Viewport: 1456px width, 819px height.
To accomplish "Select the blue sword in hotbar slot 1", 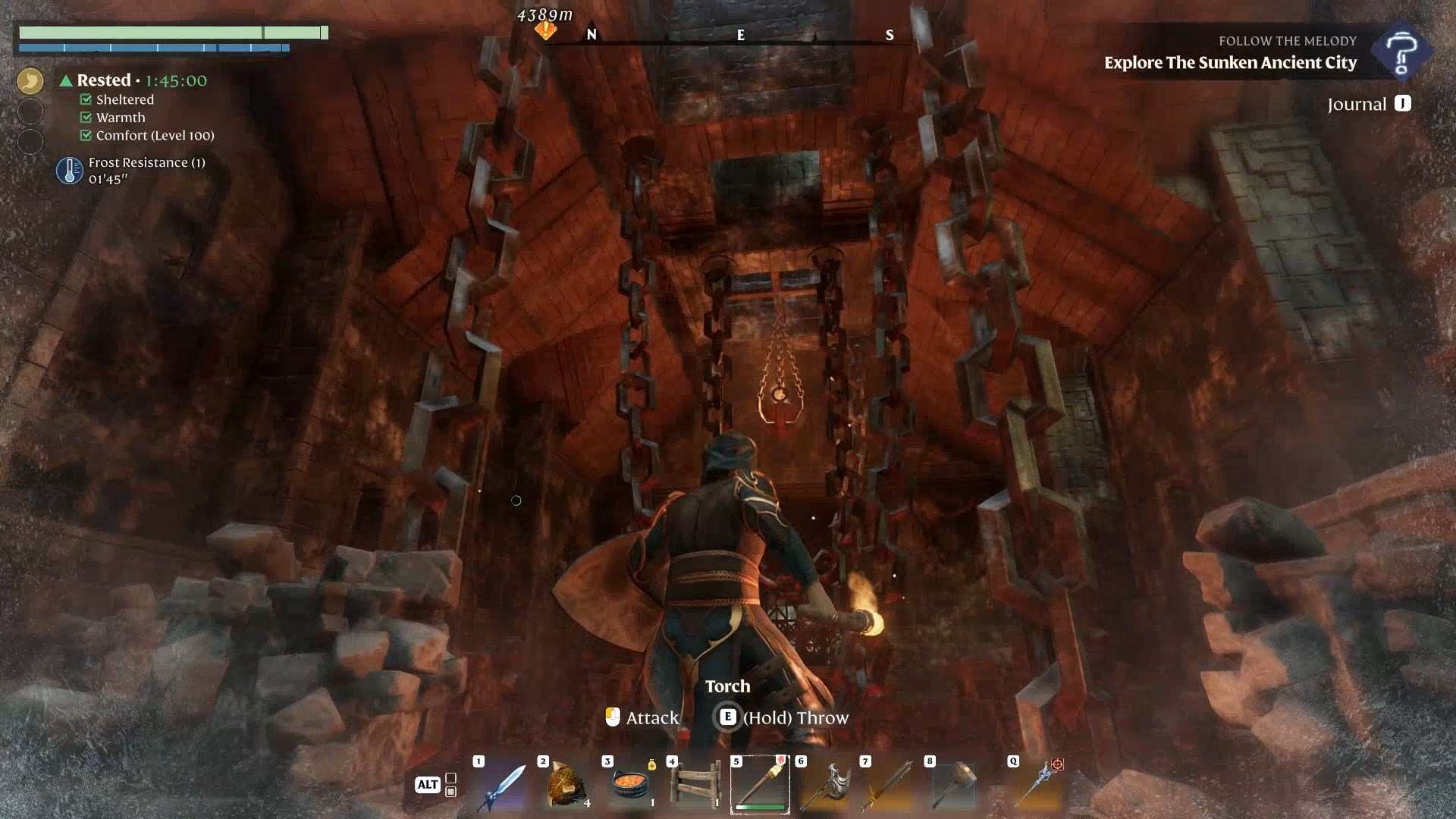I will point(501,786).
